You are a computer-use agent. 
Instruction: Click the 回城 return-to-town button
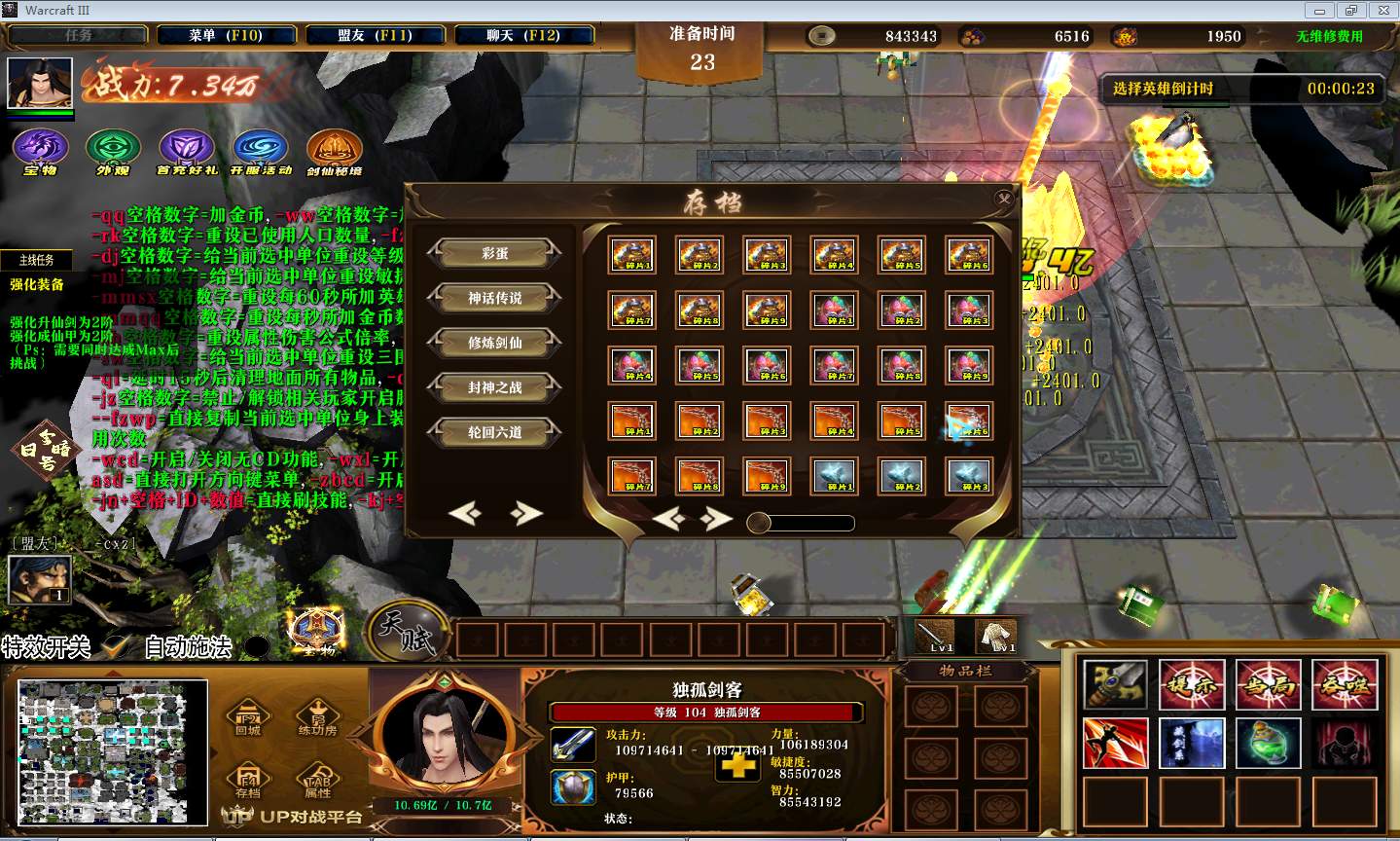pyautogui.click(x=247, y=718)
